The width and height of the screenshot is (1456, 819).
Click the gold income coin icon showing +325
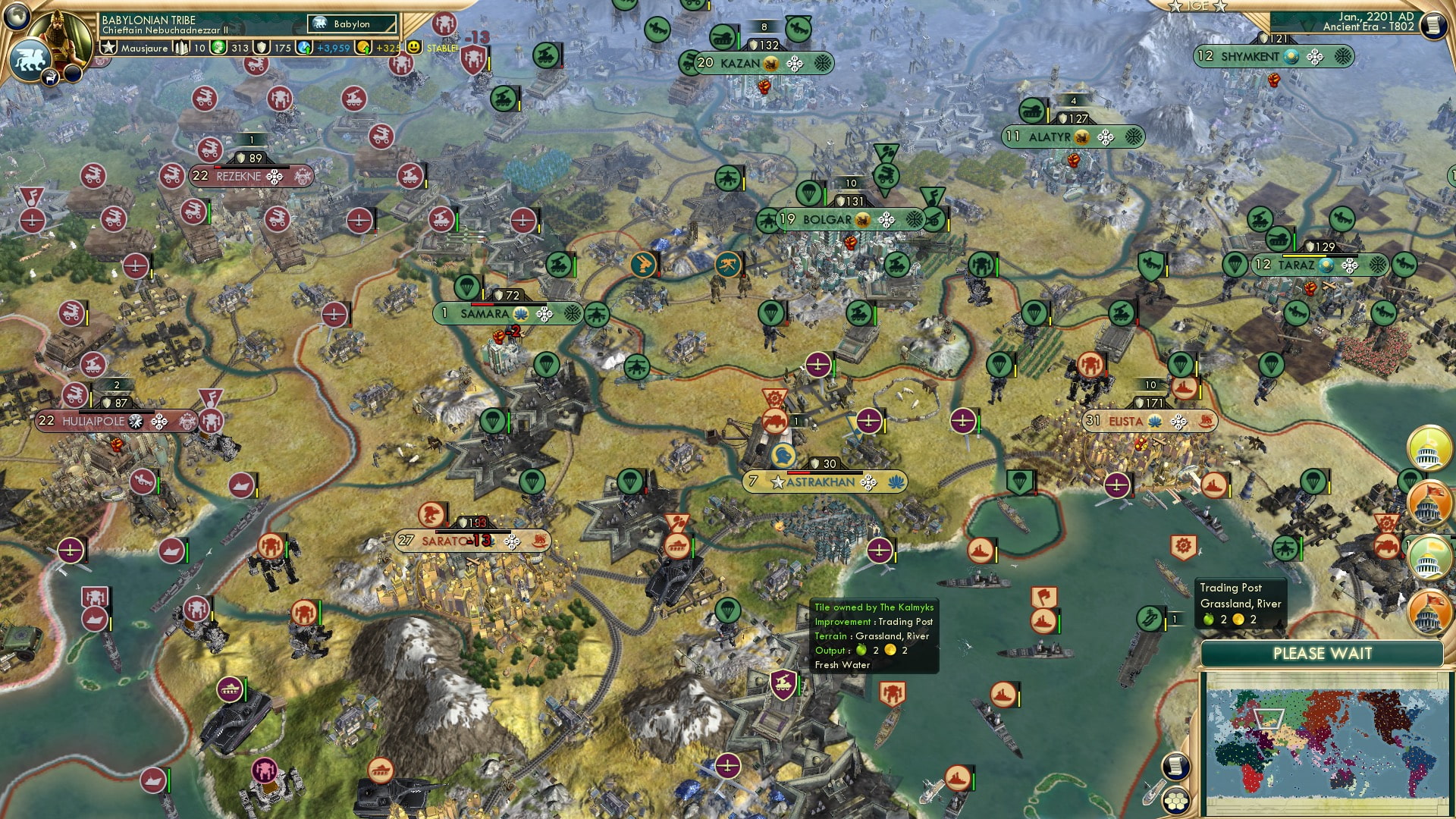(363, 48)
